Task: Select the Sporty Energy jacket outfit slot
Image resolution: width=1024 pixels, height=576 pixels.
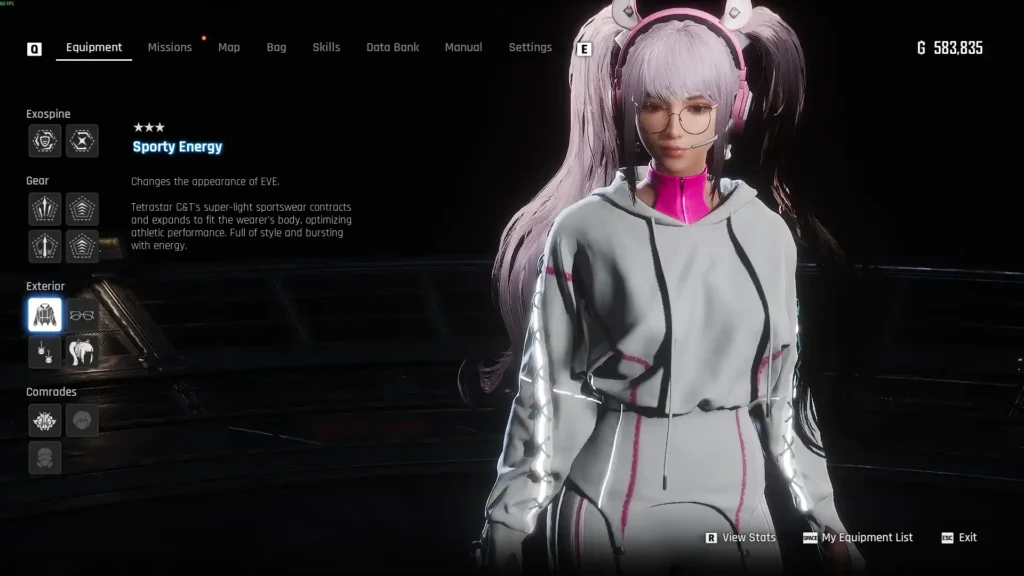Action: point(45,315)
